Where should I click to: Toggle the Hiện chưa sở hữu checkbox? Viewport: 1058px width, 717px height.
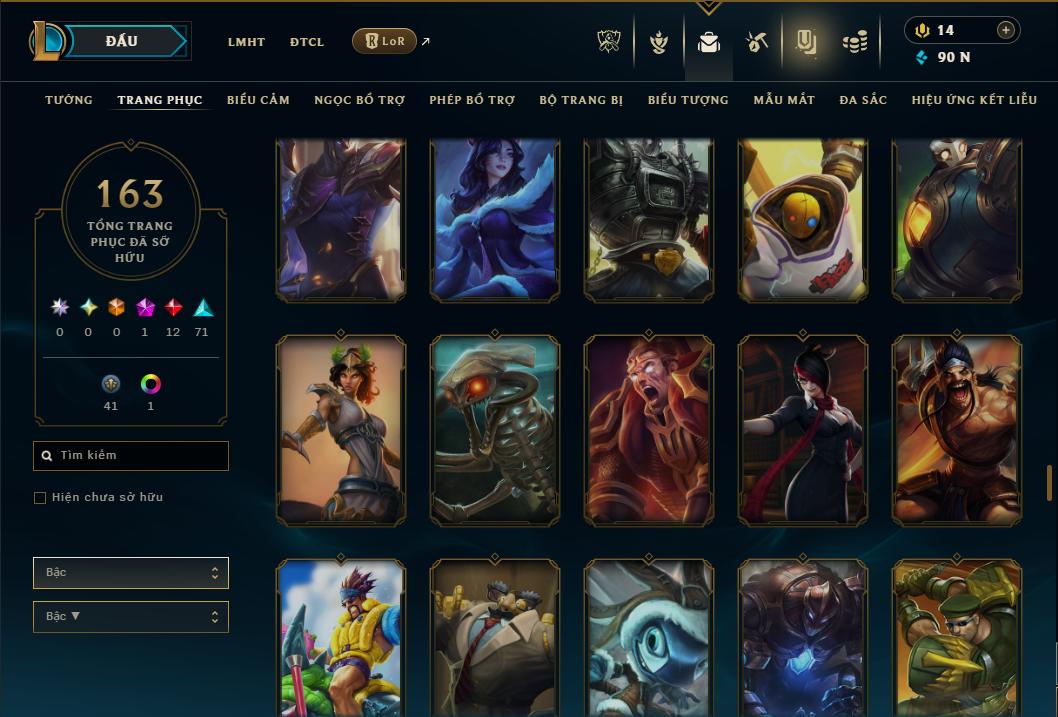click(40, 498)
